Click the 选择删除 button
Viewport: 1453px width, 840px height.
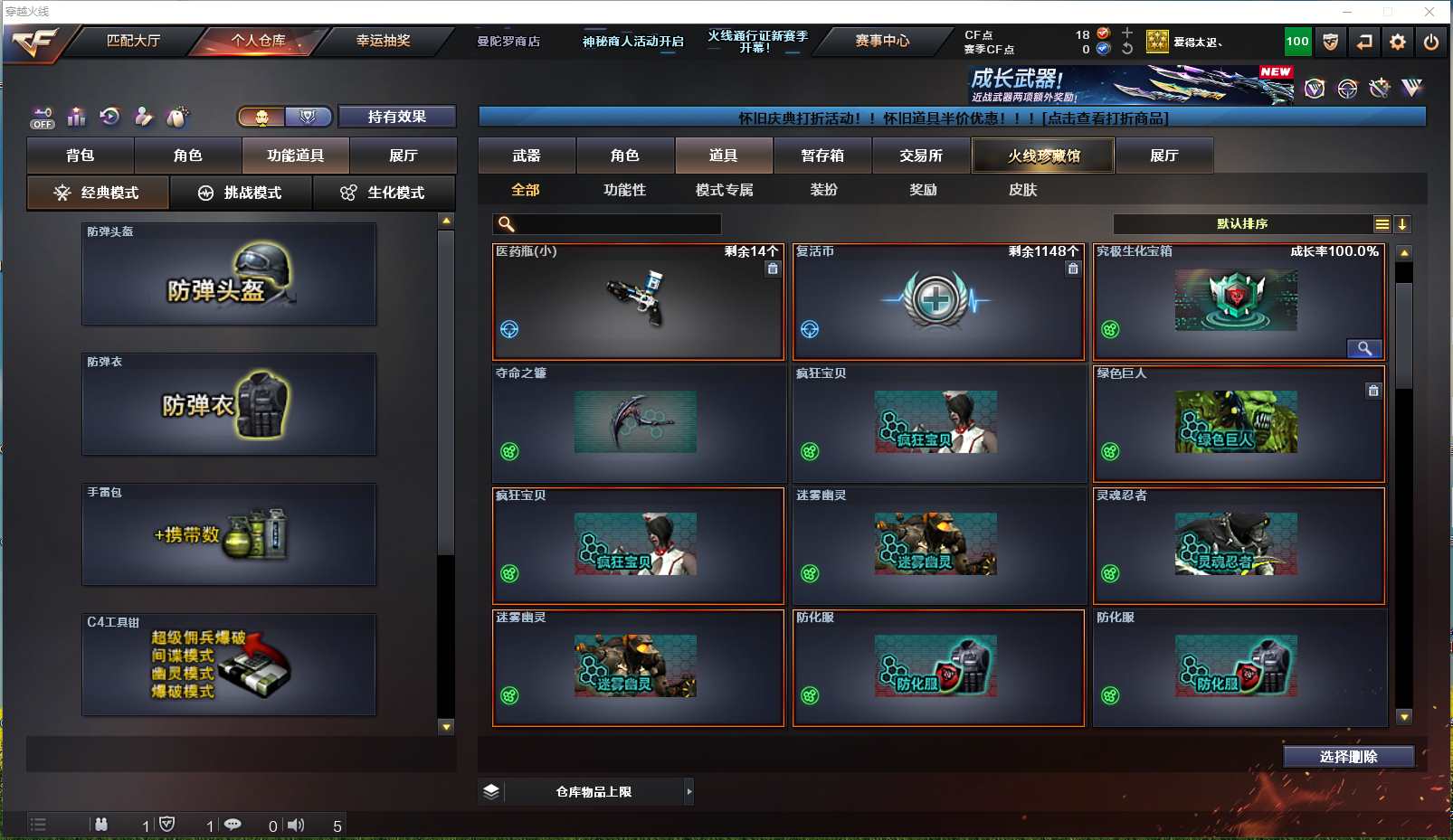click(x=1348, y=757)
